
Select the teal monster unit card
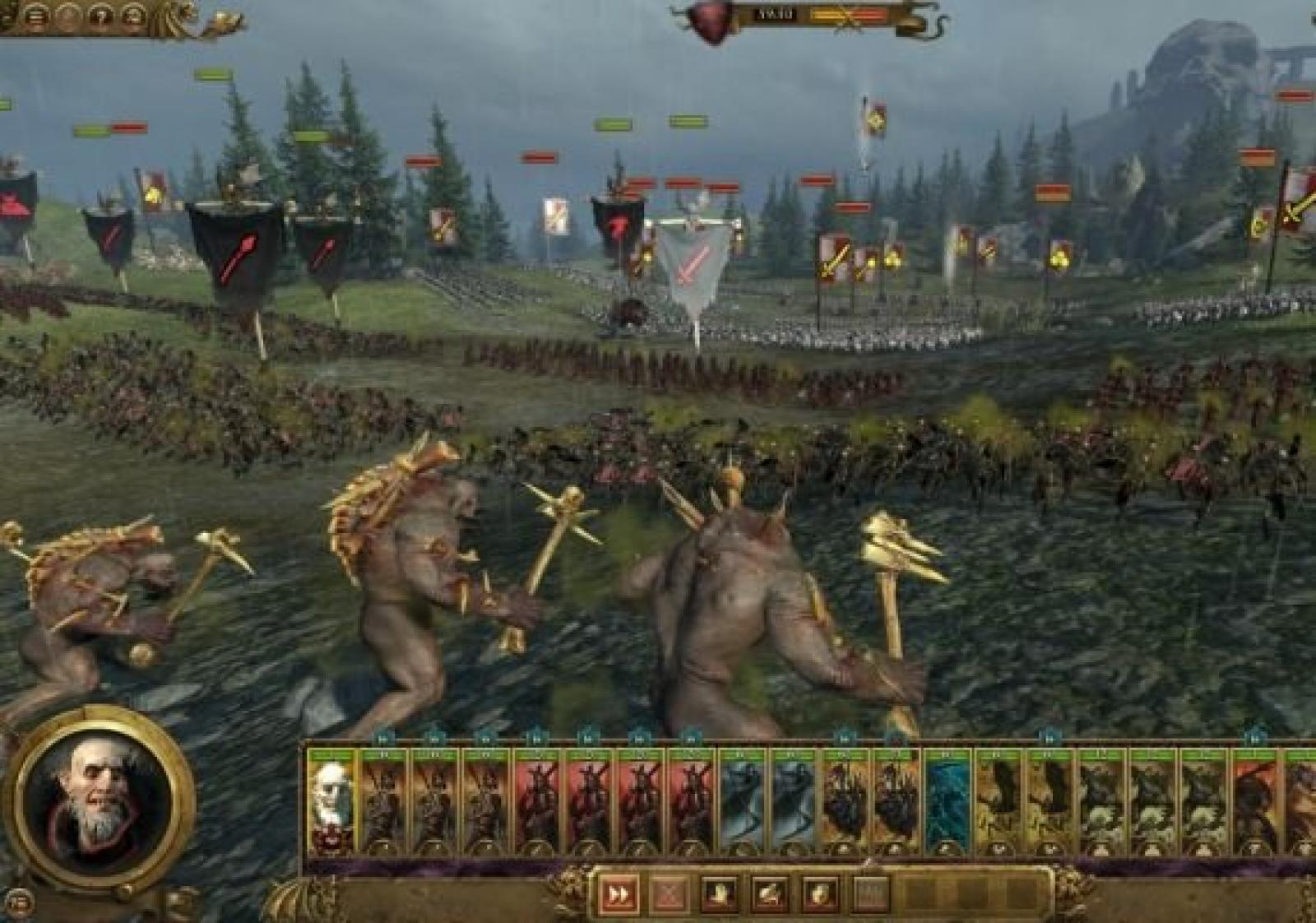coord(947,800)
